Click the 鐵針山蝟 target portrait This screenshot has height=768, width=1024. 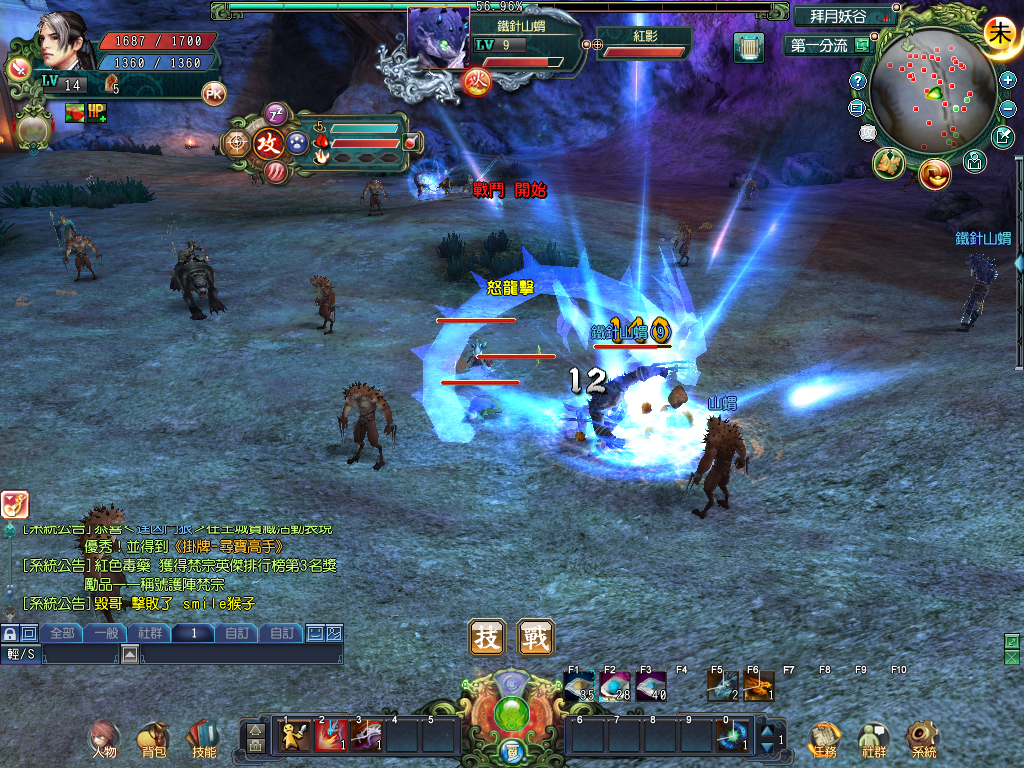point(439,38)
